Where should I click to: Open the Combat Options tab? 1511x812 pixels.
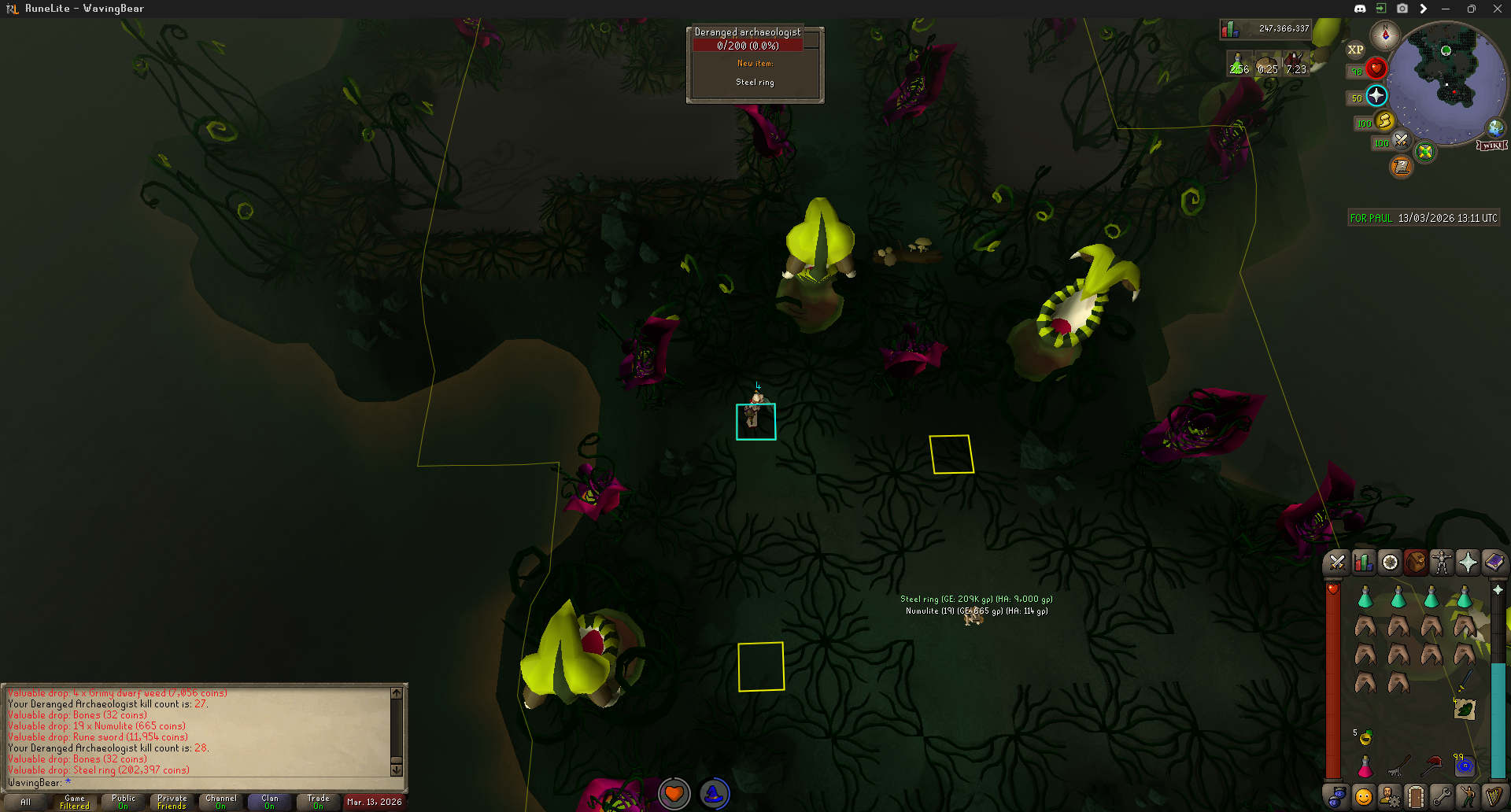pyautogui.click(x=1337, y=563)
